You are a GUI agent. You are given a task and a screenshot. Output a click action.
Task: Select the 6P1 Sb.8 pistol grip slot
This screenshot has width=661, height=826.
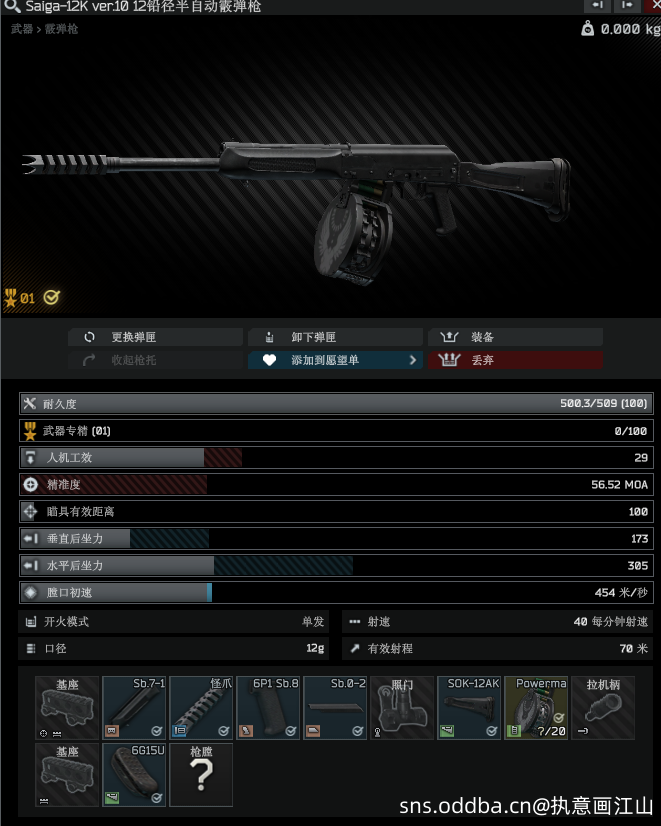tap(268, 708)
